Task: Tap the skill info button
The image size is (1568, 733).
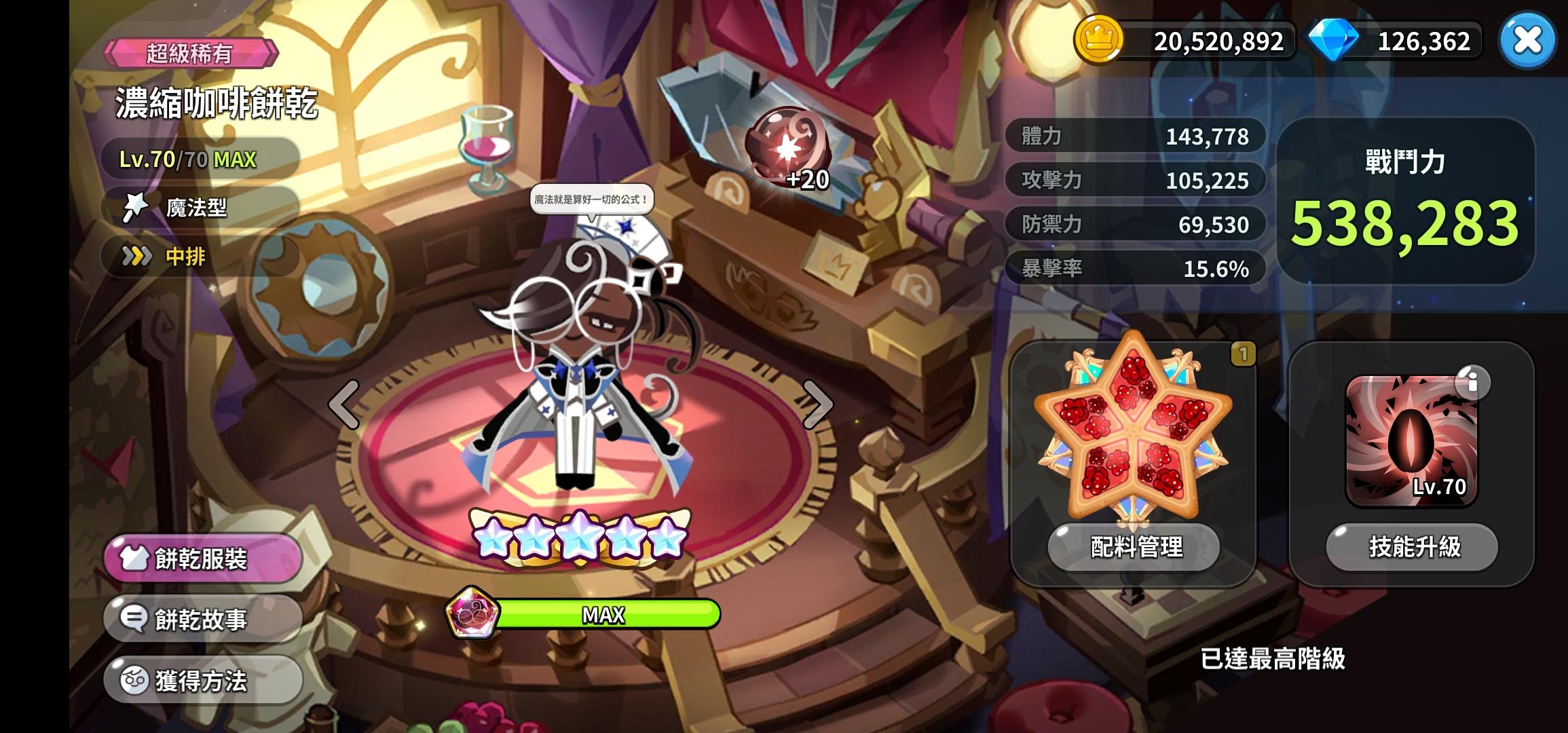Action: click(1472, 383)
